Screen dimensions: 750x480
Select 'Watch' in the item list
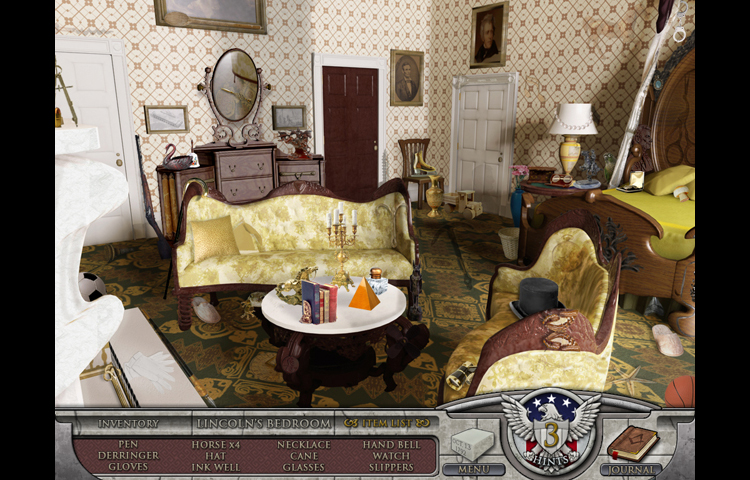391,455
